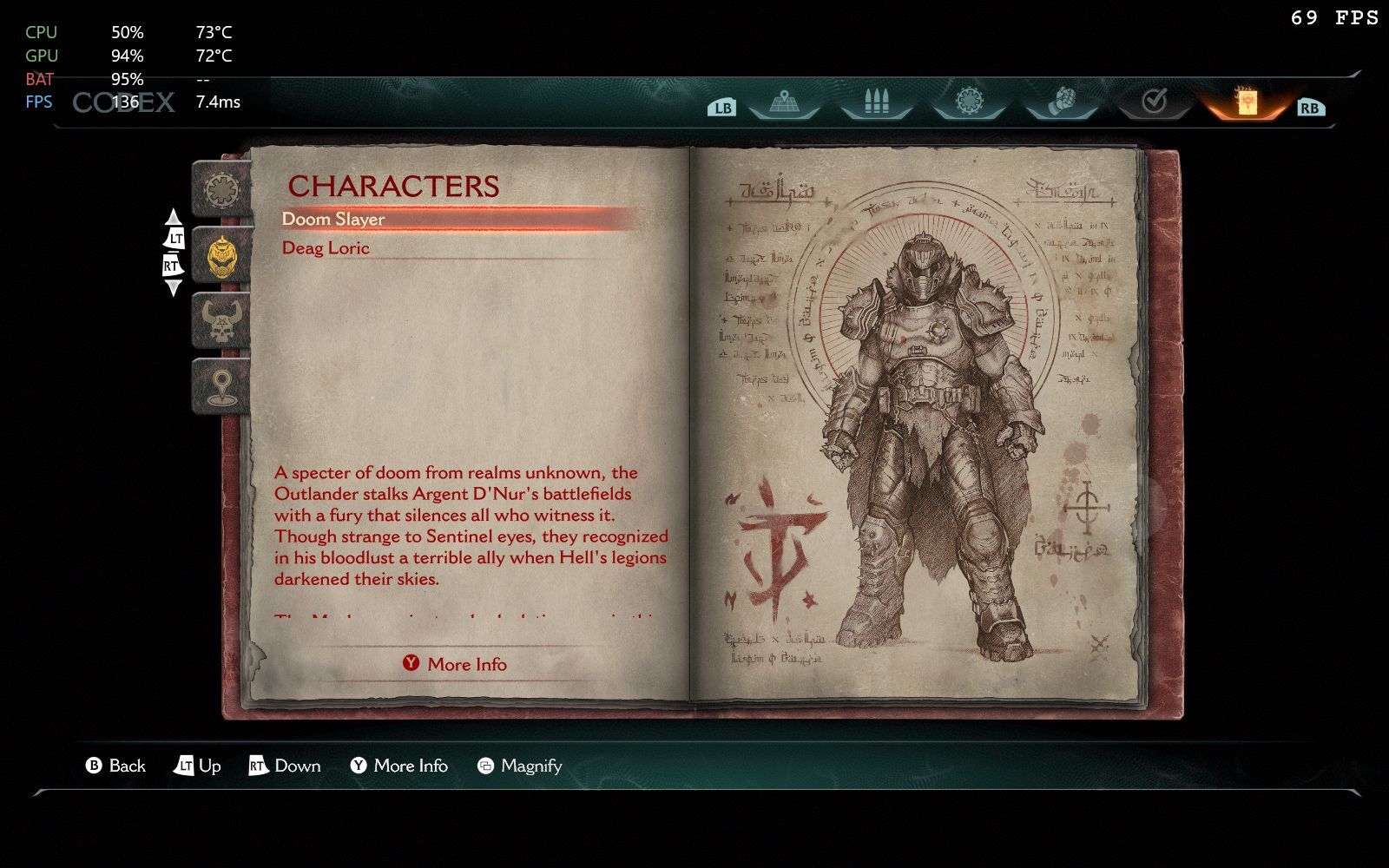Select the Doom Slayer codex entry
1389x868 pixels.
click(x=333, y=220)
